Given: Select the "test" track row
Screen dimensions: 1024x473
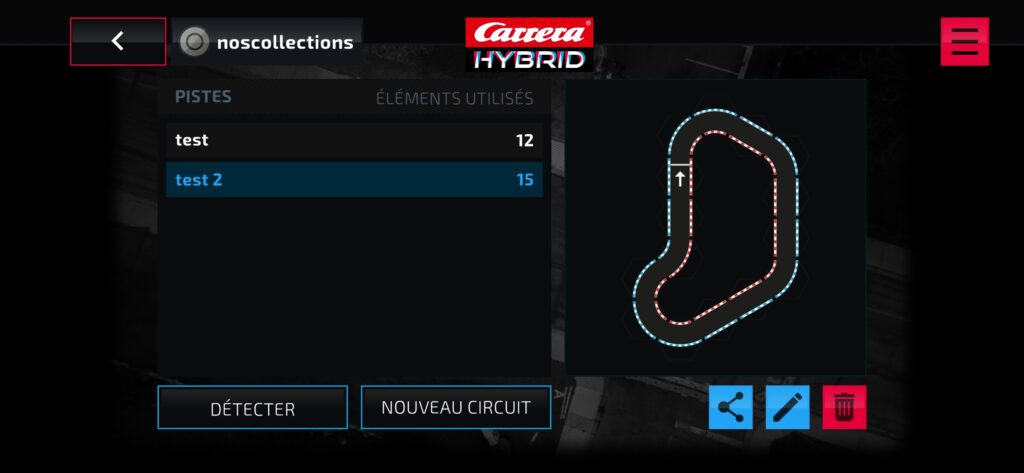Looking at the screenshot, I should coord(354,140).
